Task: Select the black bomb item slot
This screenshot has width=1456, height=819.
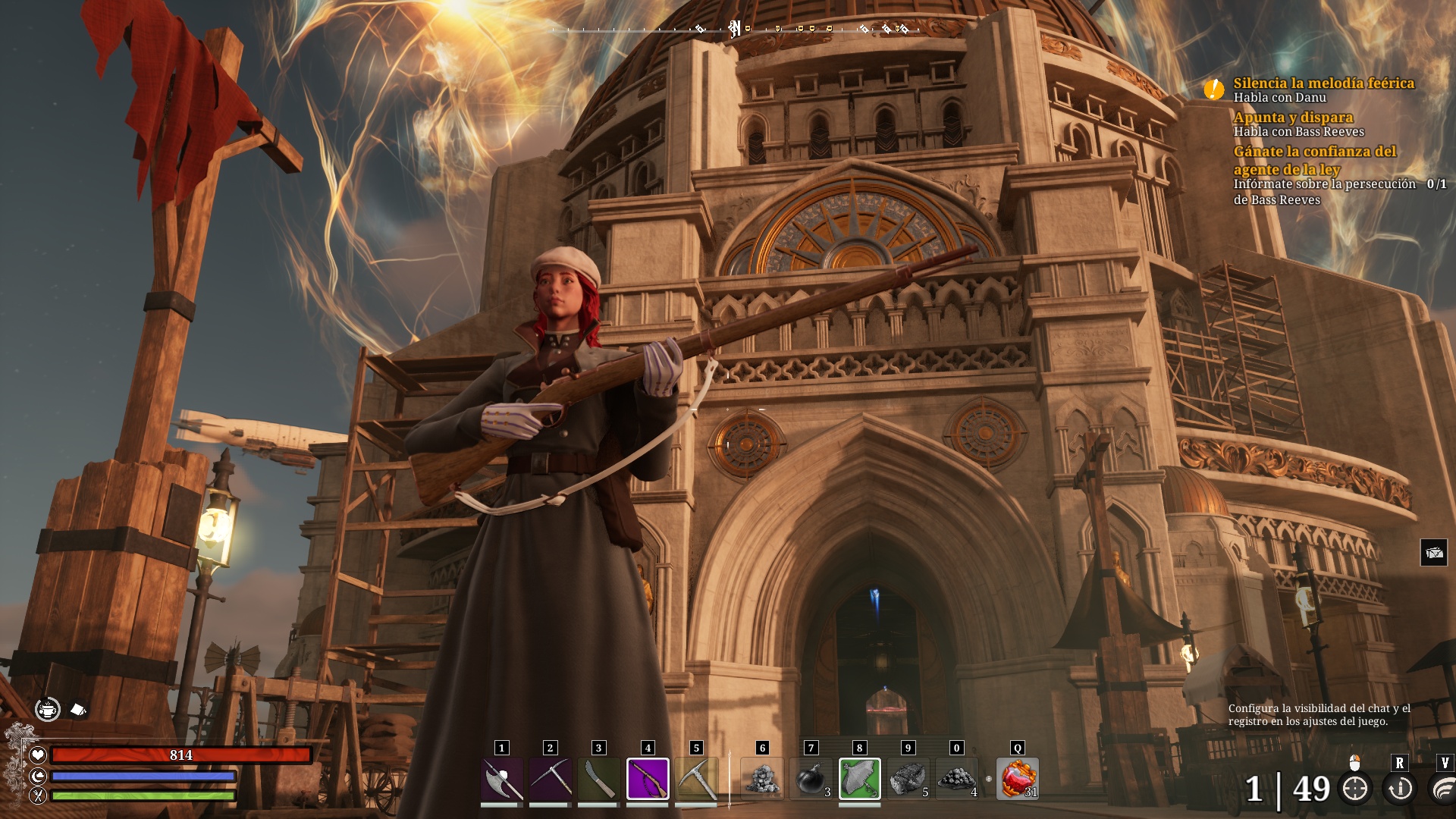Action: (x=811, y=779)
